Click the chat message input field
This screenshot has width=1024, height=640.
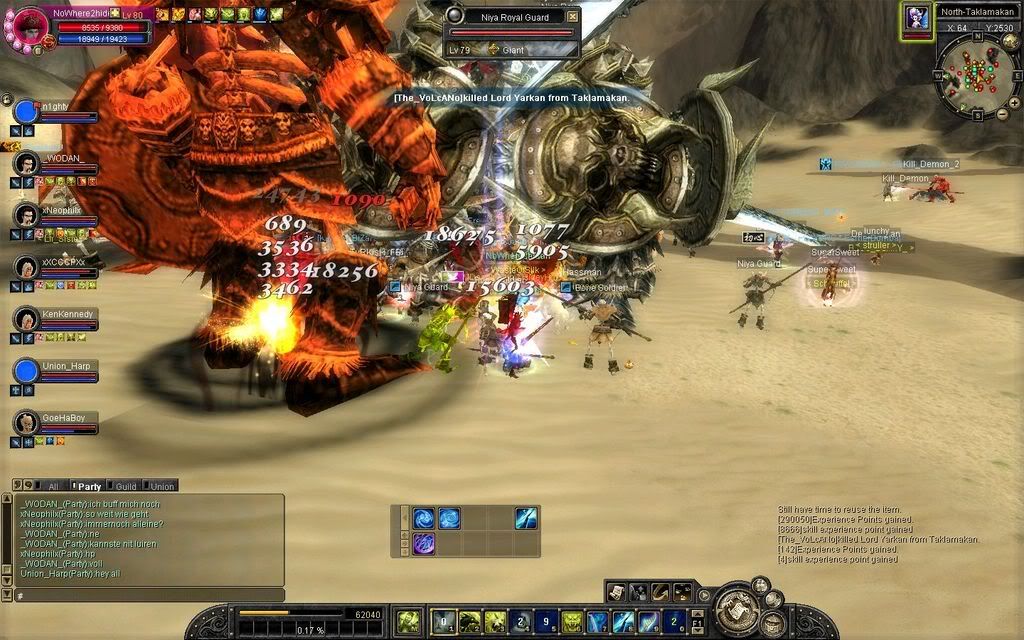click(x=150, y=596)
